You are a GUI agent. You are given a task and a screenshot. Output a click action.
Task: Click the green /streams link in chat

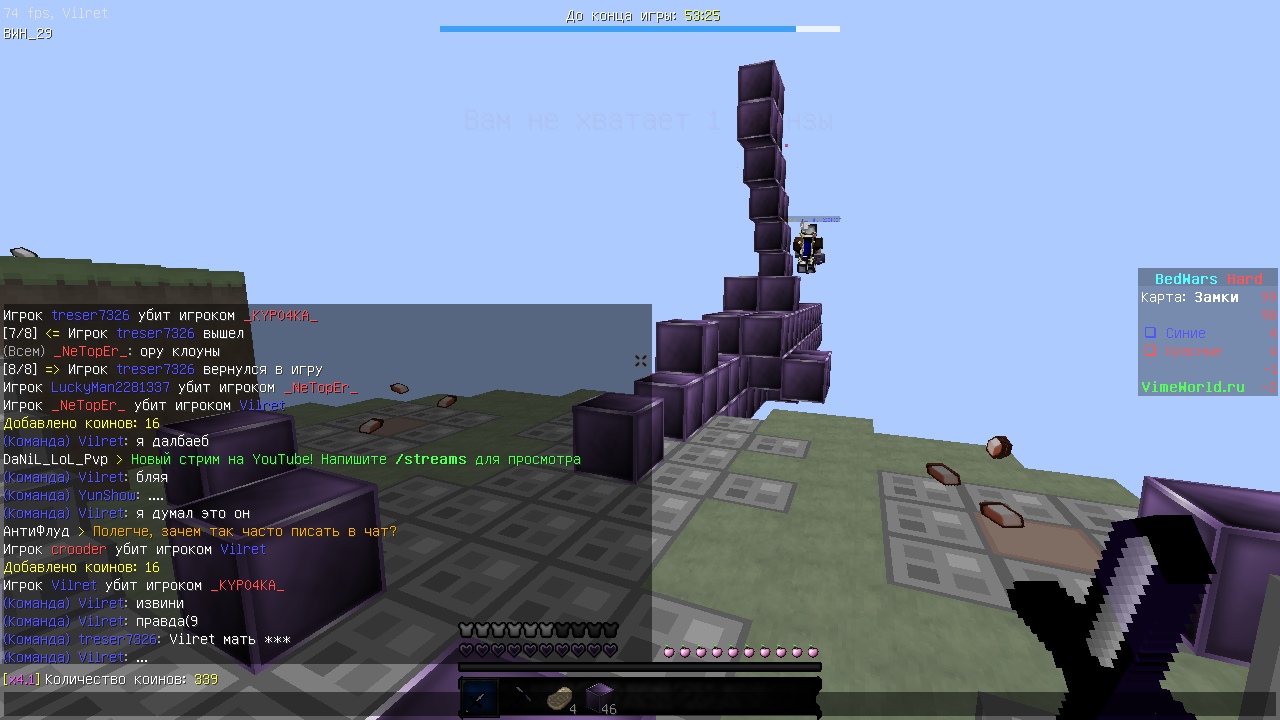(430, 458)
